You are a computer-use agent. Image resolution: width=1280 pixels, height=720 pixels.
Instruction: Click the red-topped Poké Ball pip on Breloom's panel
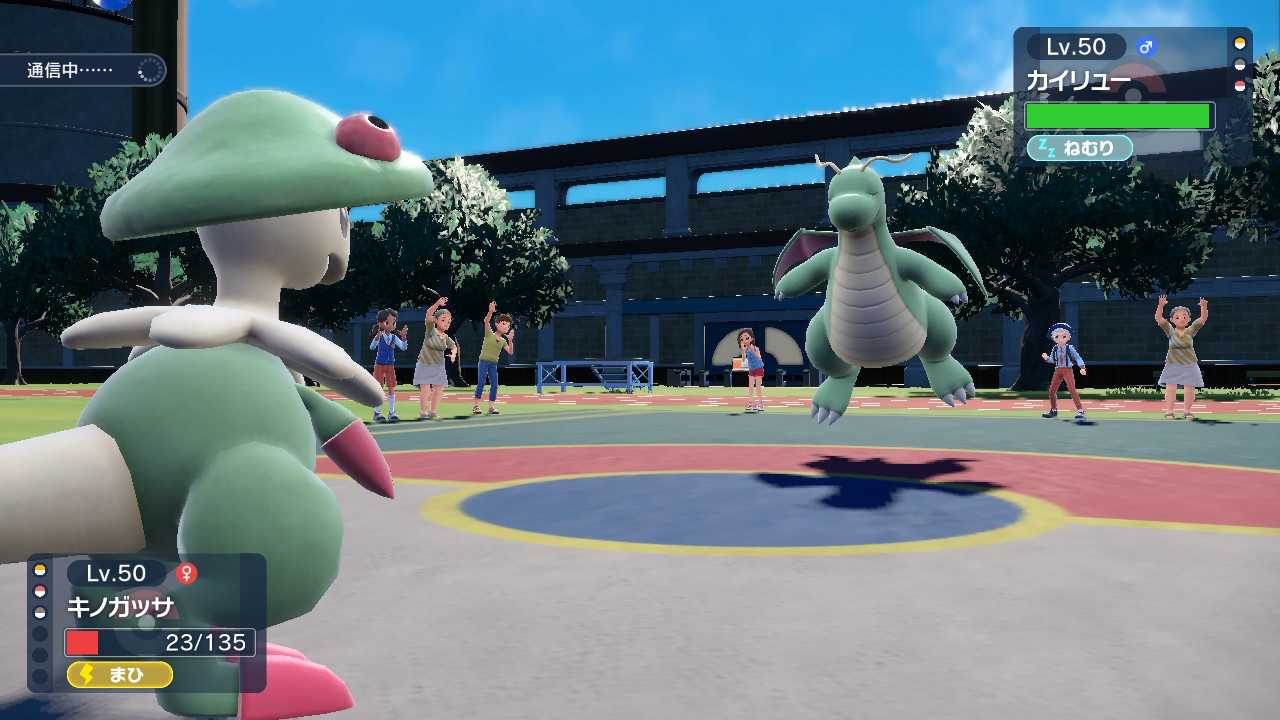click(39, 590)
